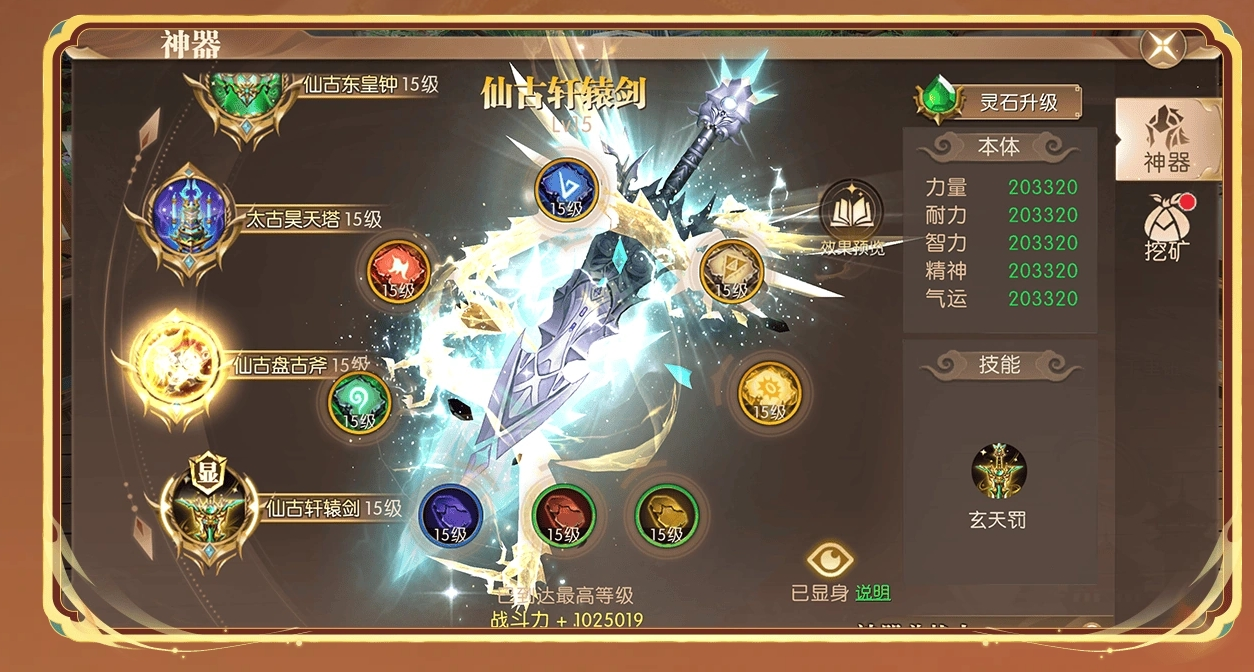
Task: Click the 灵石升级 upgrade button
Action: click(x=1000, y=102)
